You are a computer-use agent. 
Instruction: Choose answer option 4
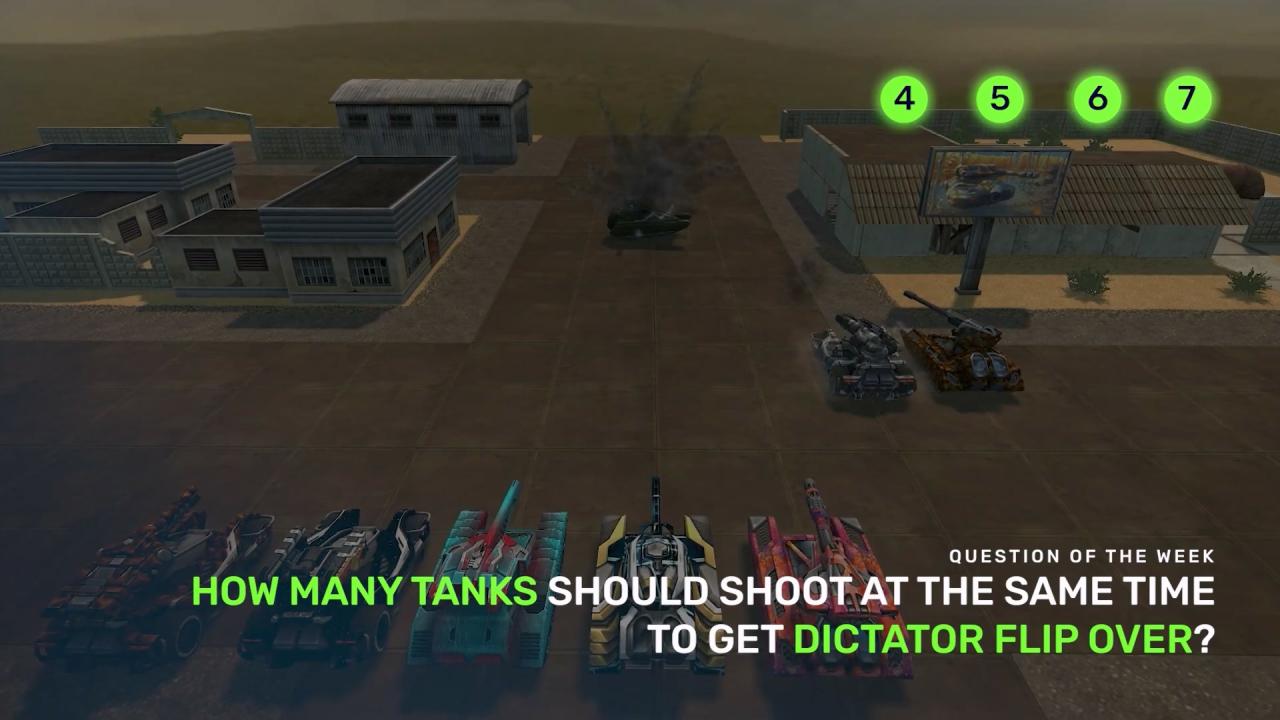point(904,99)
